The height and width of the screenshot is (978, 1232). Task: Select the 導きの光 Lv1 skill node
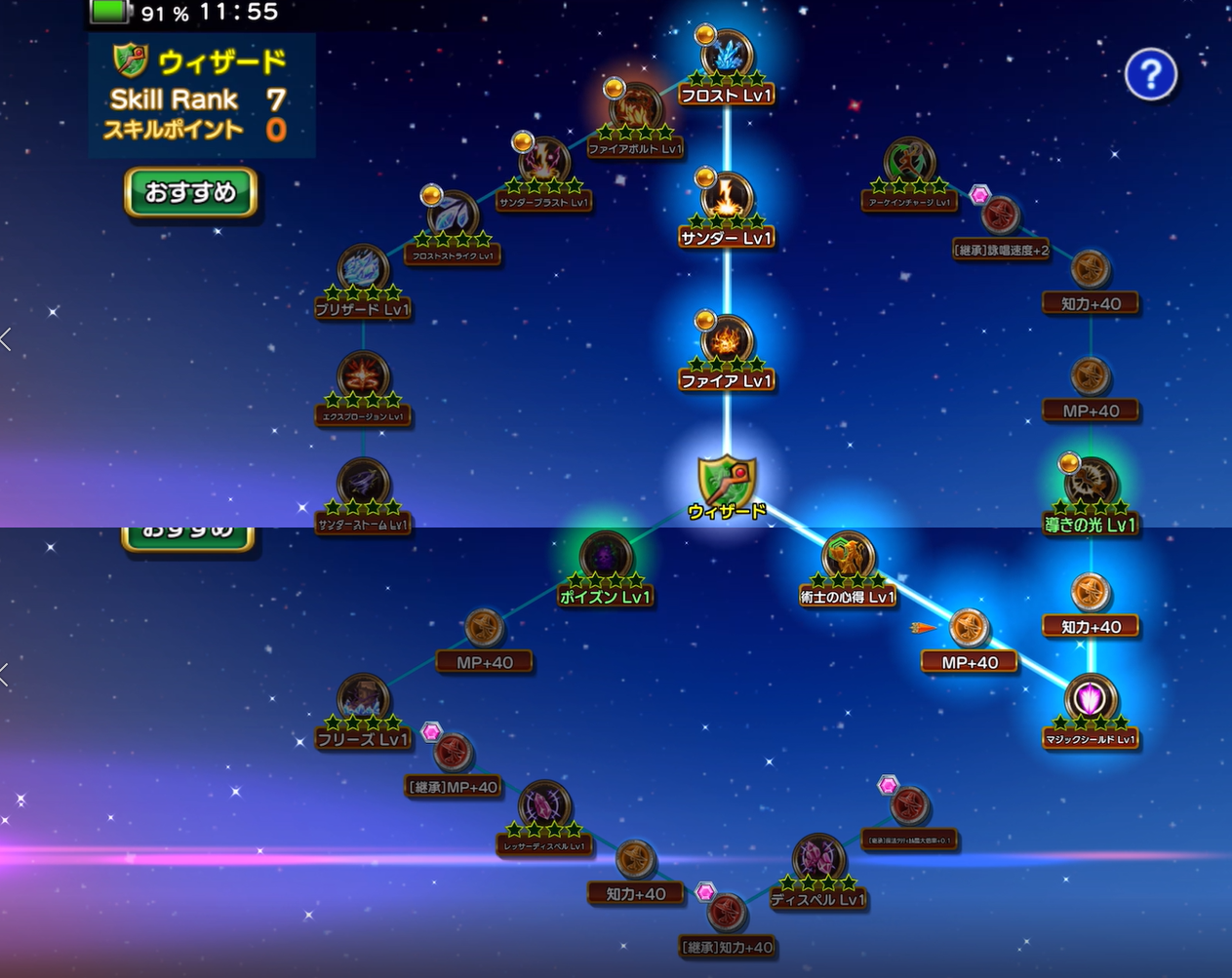coord(1091,484)
